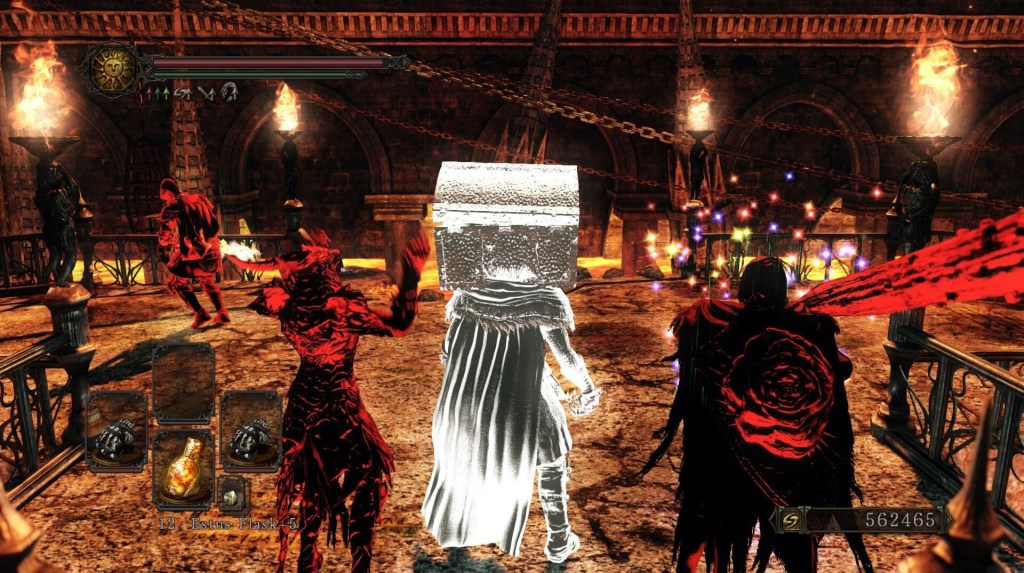1024x573 pixels.
Task: Select the right-hand gauntlet weapon slot
Action: click(250, 431)
